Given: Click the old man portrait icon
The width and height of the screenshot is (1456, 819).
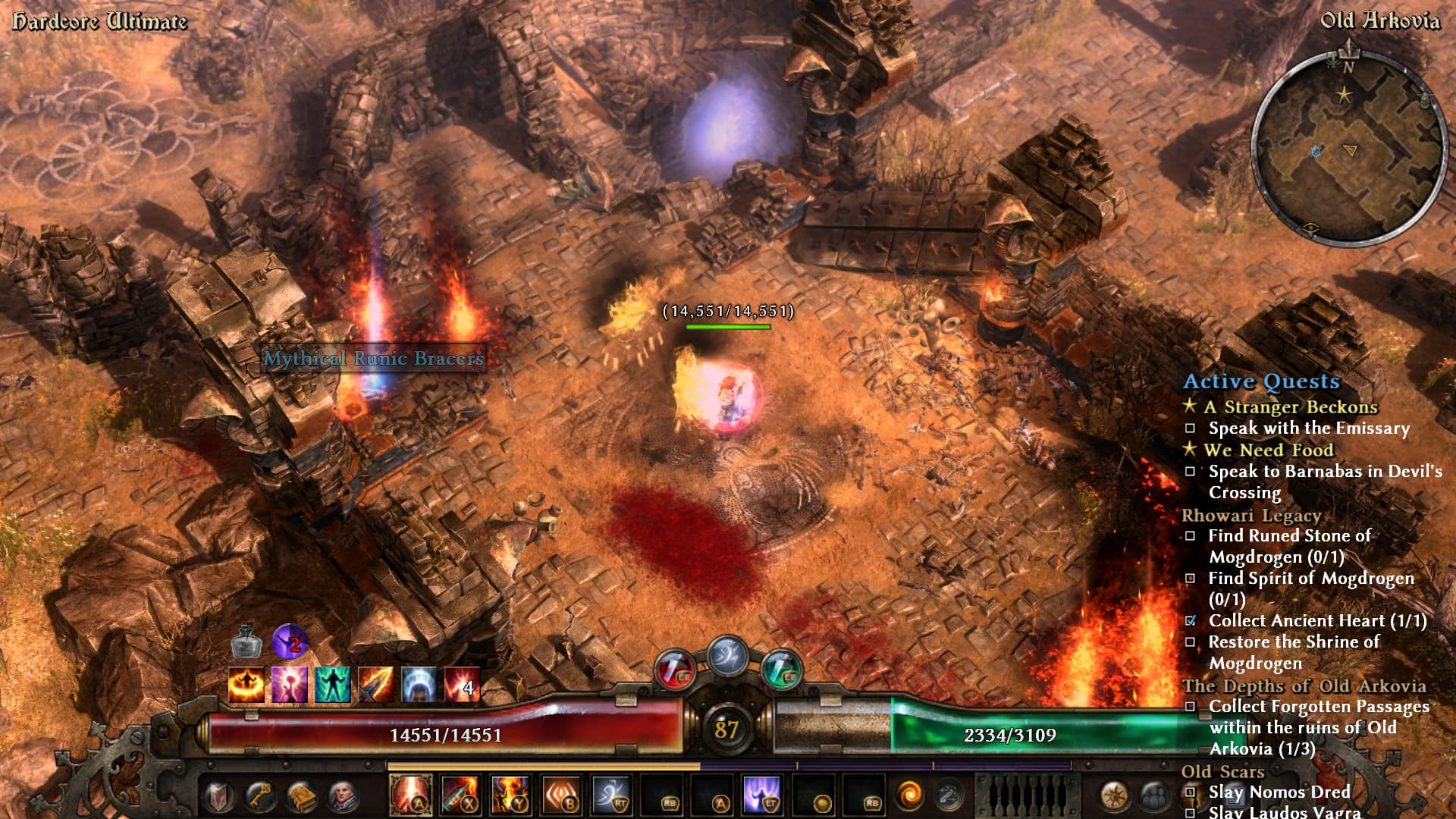Looking at the screenshot, I should (x=342, y=795).
